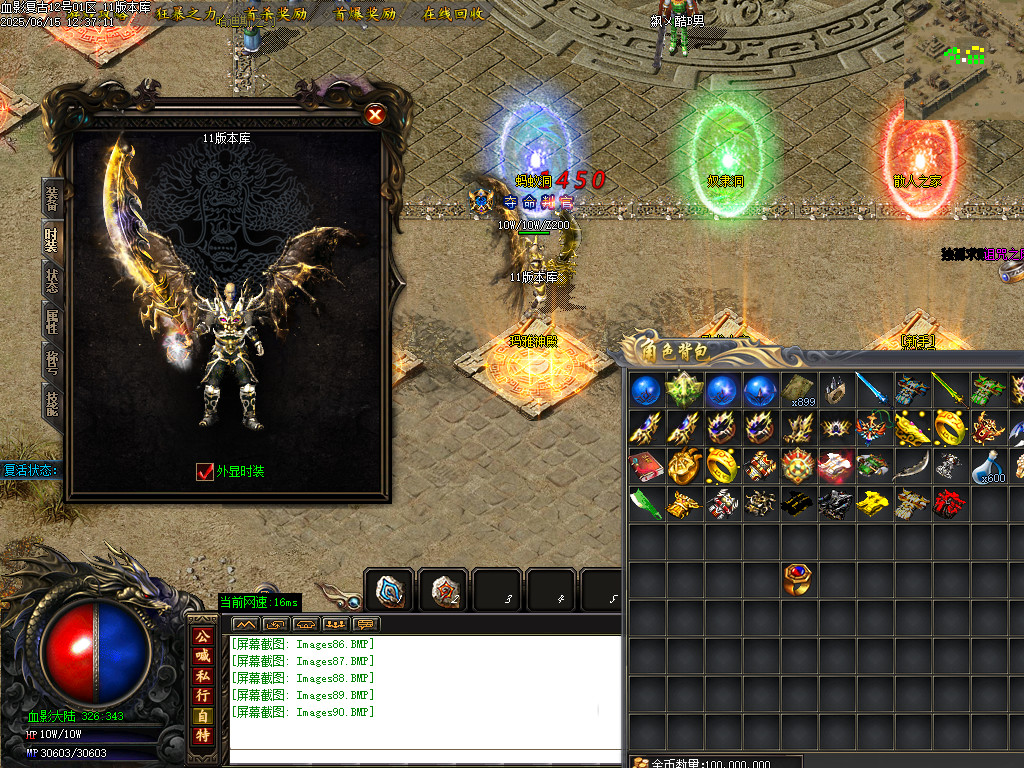Screen dimensions: 1024x768
Task: Pick the lone ruby gold ring in the bag
Action: tap(798, 579)
